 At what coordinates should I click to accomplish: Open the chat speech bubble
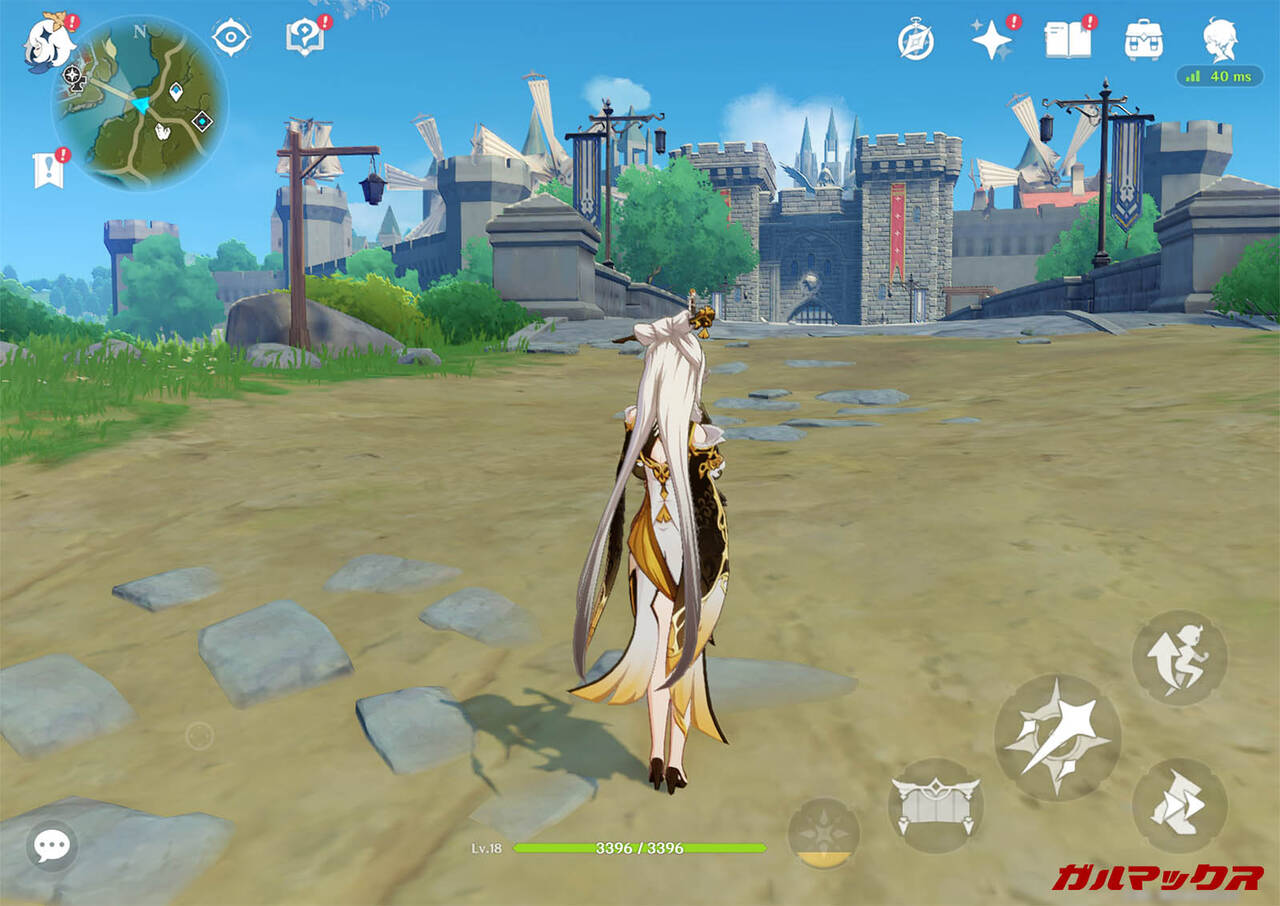[50, 846]
